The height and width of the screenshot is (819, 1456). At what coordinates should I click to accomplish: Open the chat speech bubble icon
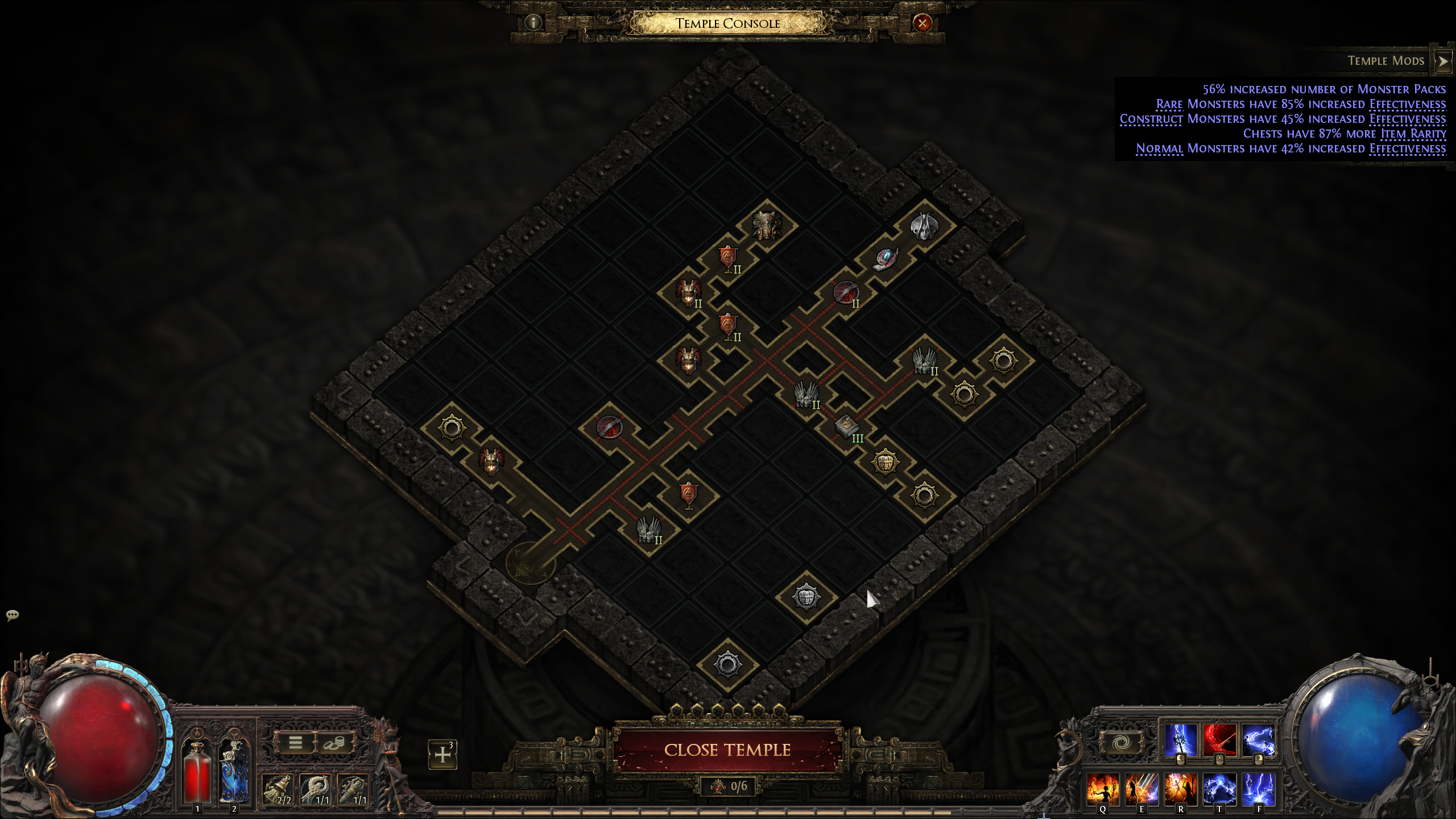click(x=13, y=615)
